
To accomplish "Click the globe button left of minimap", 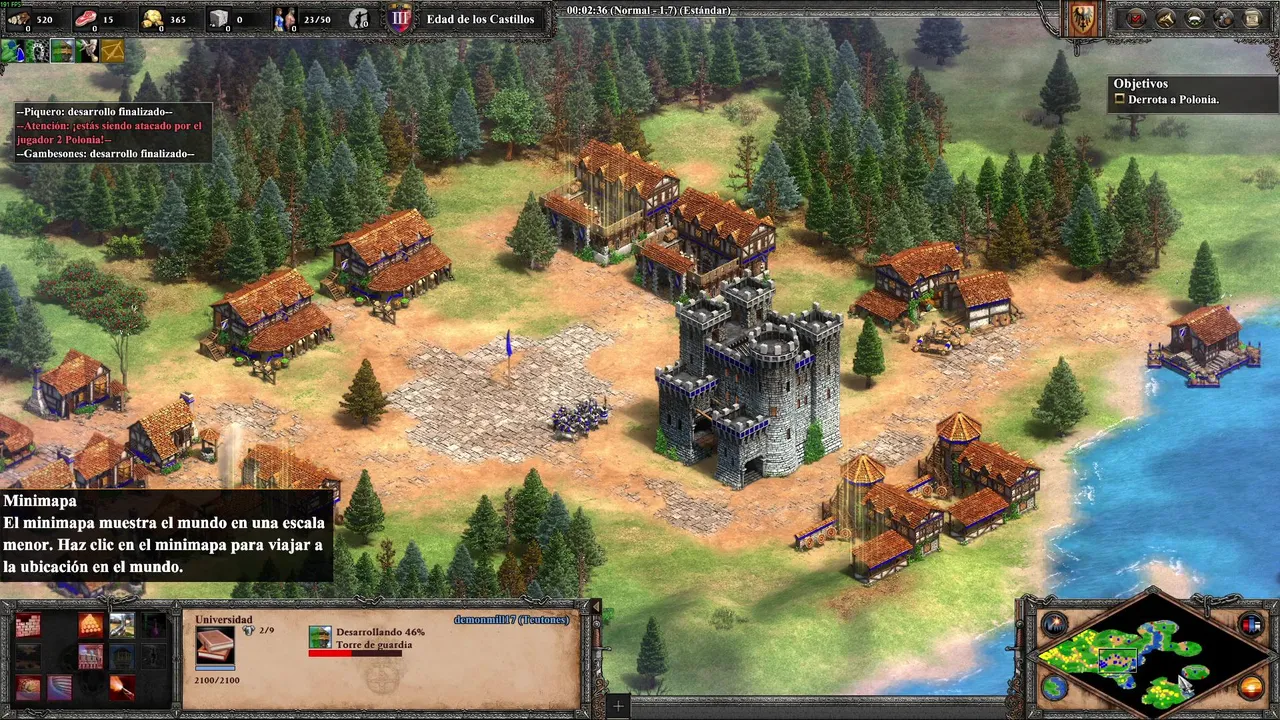I will click(1054, 688).
